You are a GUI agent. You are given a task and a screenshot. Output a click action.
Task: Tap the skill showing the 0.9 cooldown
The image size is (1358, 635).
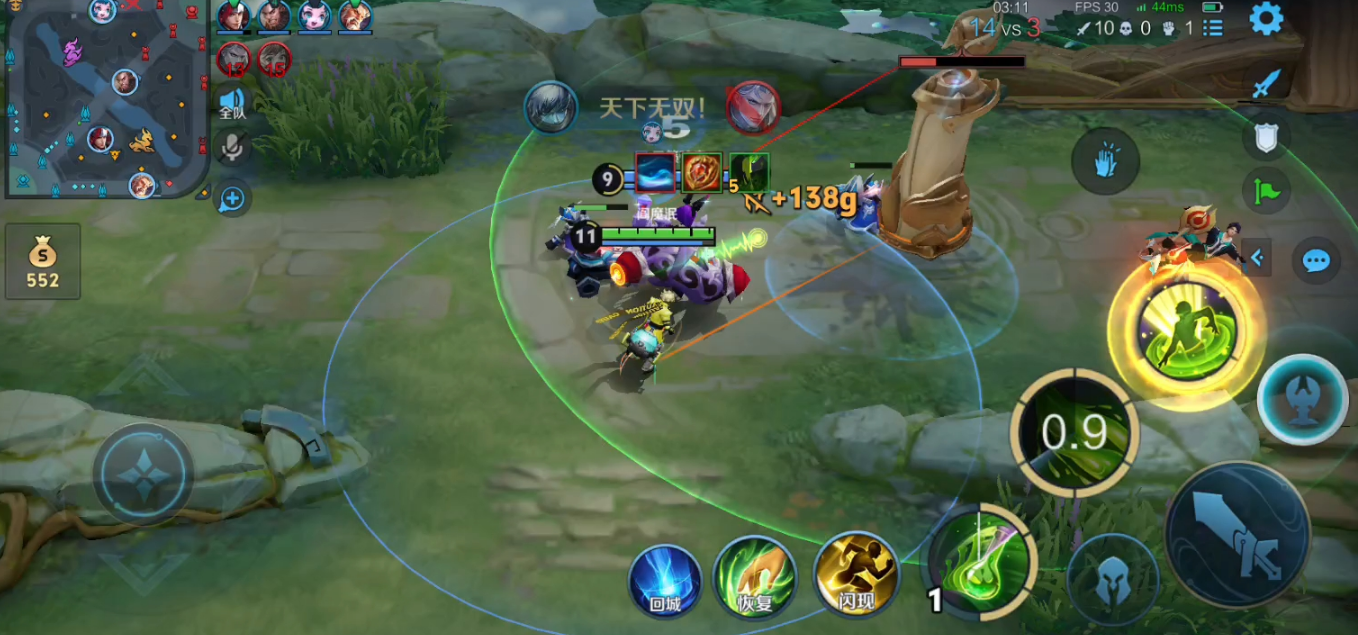[1074, 432]
